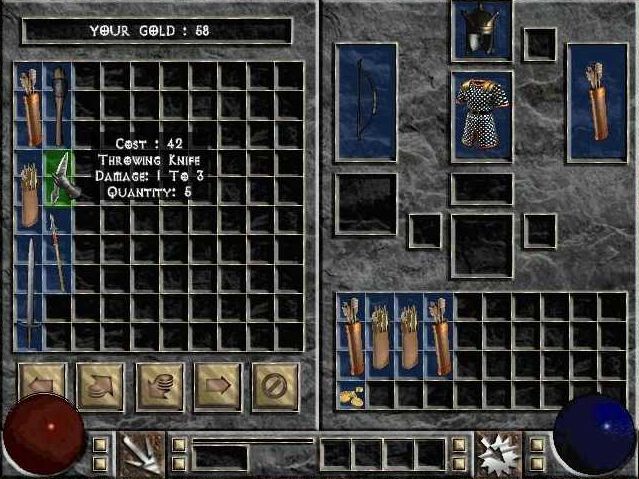Click the left arrow shop button
The image size is (639, 479).
pos(42,386)
